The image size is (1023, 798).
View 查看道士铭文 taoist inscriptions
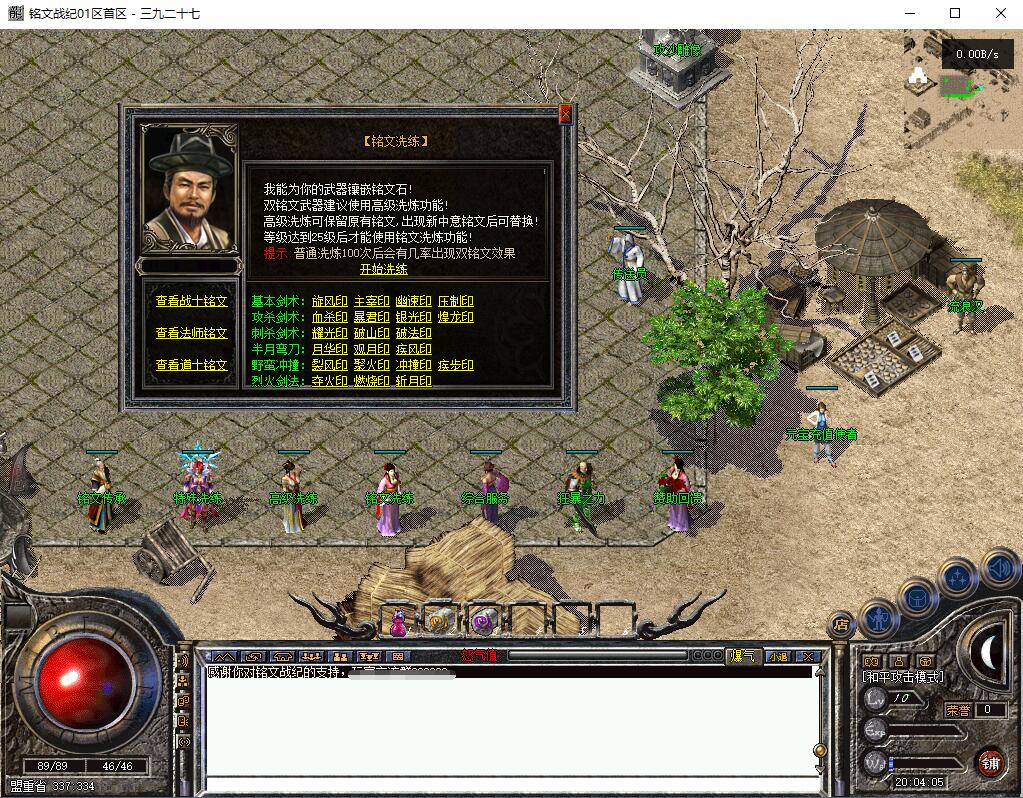coord(191,365)
